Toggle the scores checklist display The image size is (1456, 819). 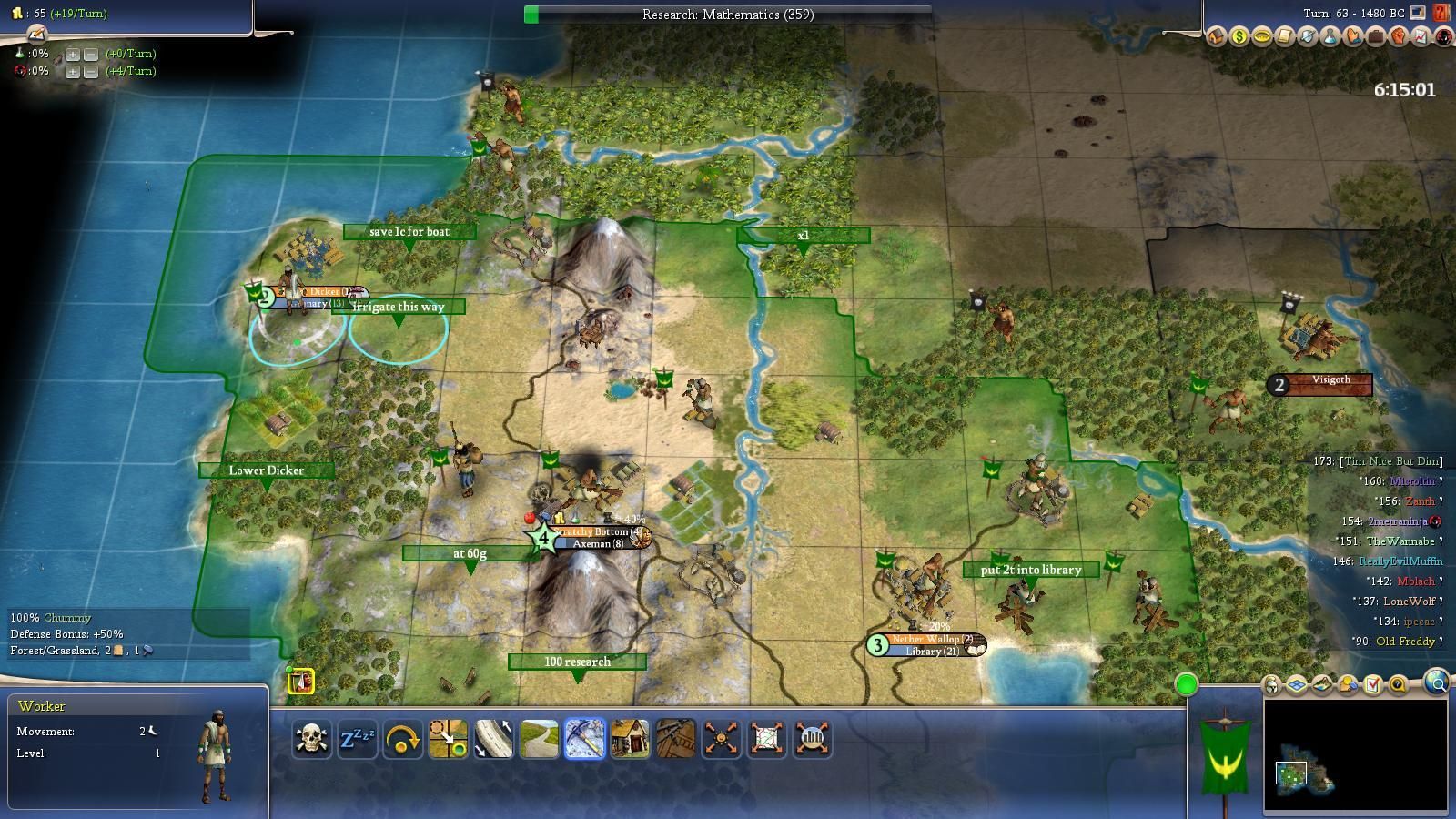click(1373, 684)
